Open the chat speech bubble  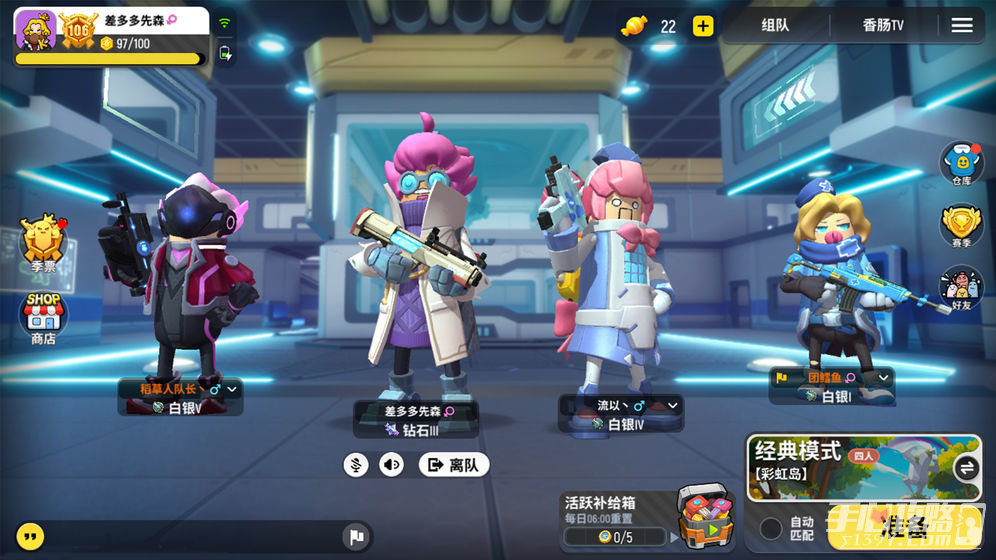click(31, 536)
